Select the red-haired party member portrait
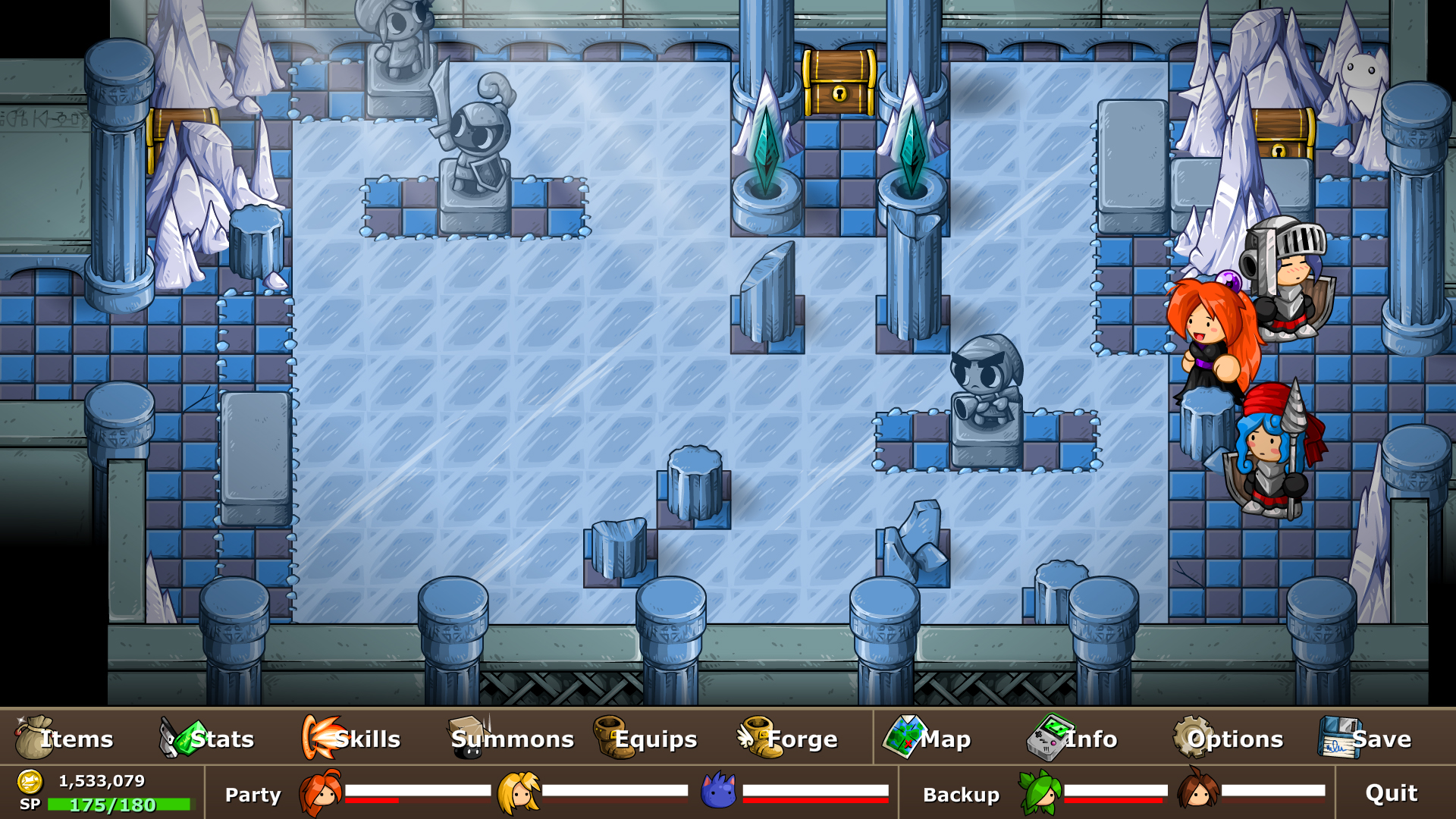This screenshot has height=819, width=1456. click(x=320, y=794)
